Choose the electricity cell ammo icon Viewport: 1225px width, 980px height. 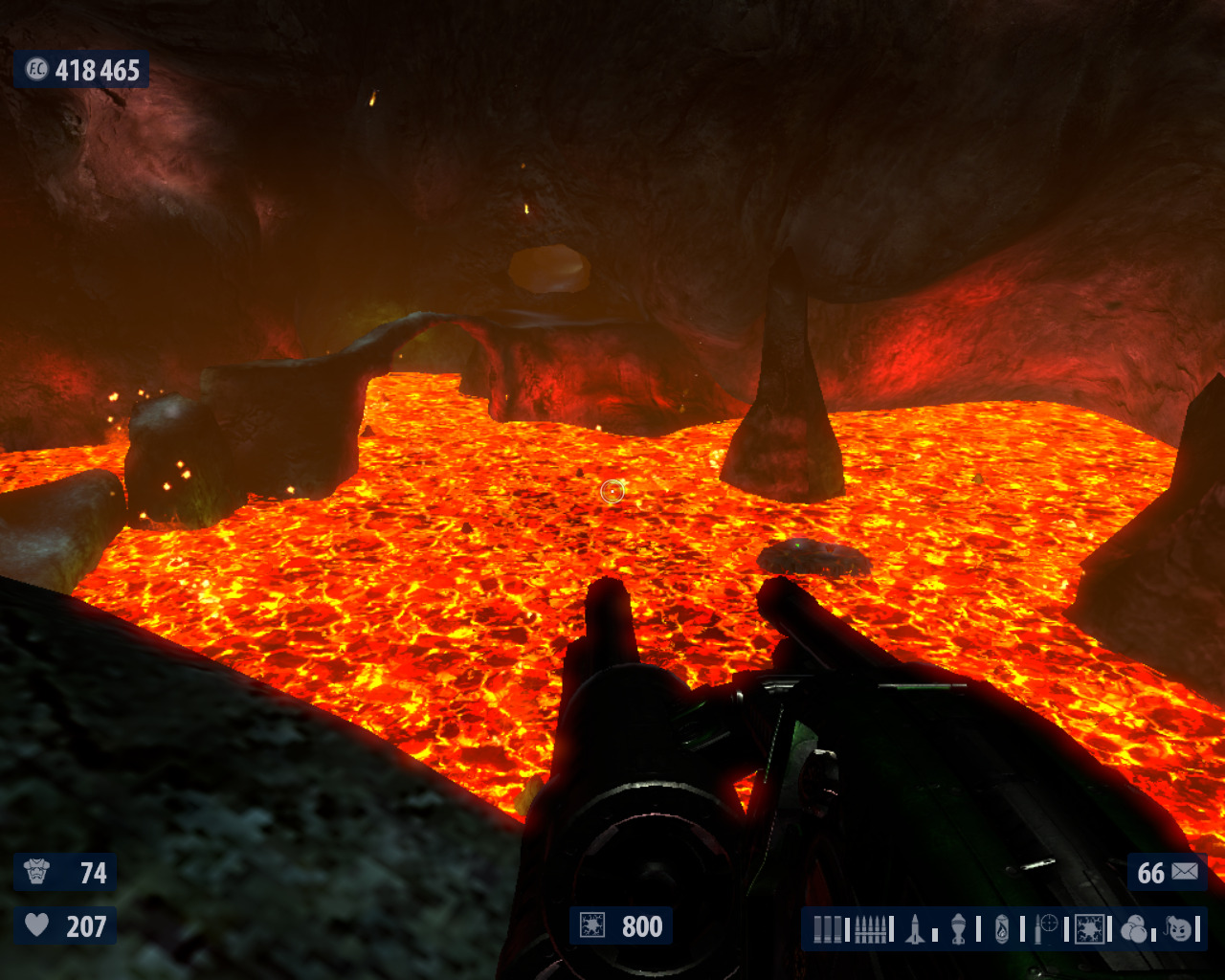pos(1089,928)
